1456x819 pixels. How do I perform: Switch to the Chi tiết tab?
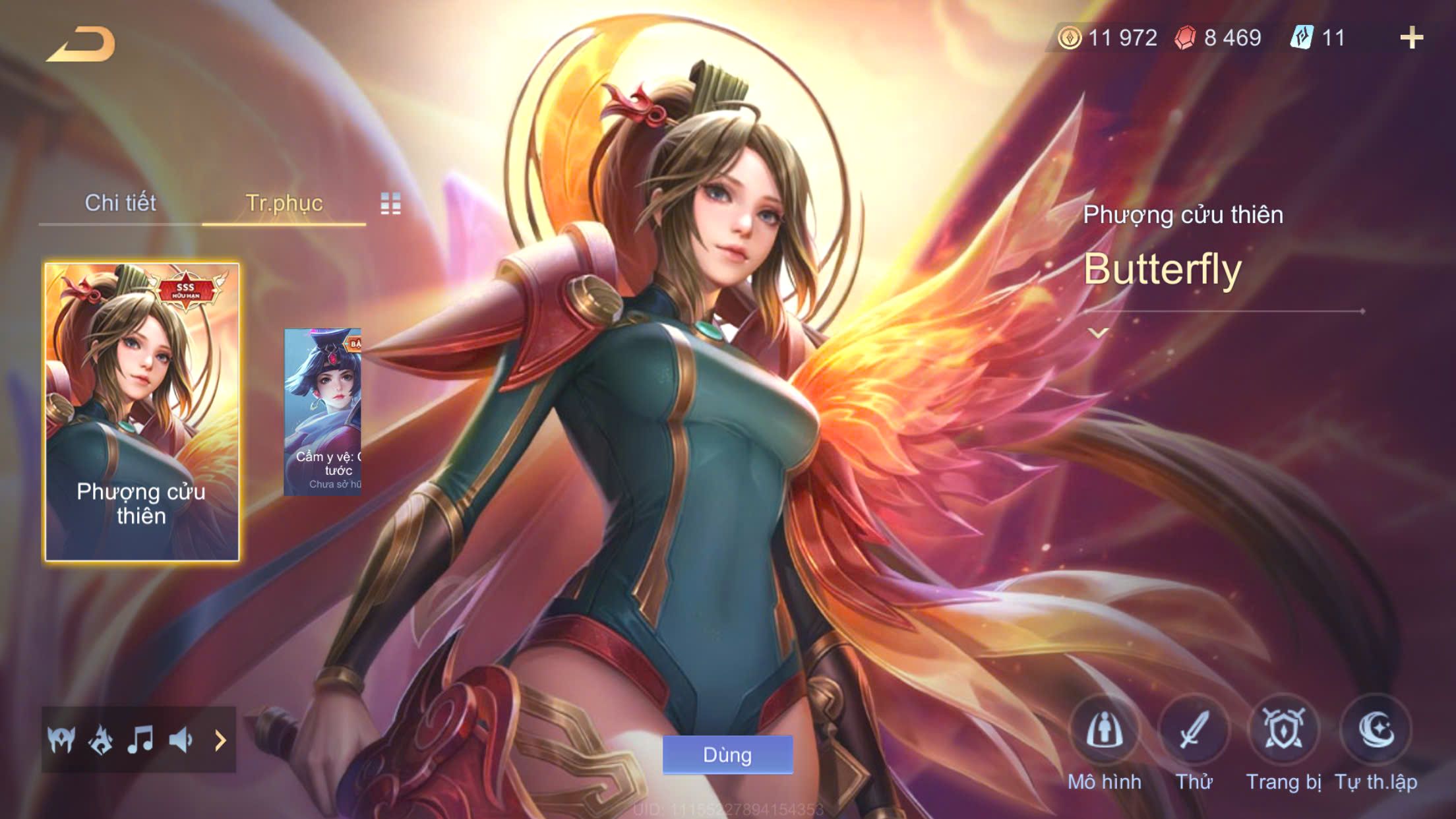click(120, 203)
